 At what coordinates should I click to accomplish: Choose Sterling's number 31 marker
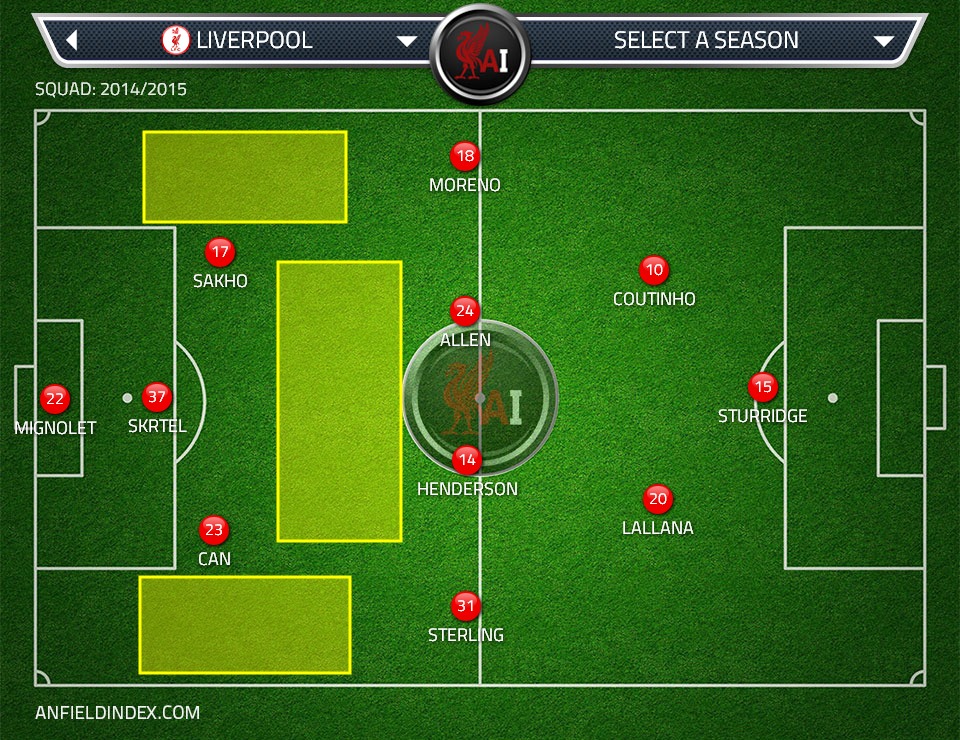pos(466,606)
